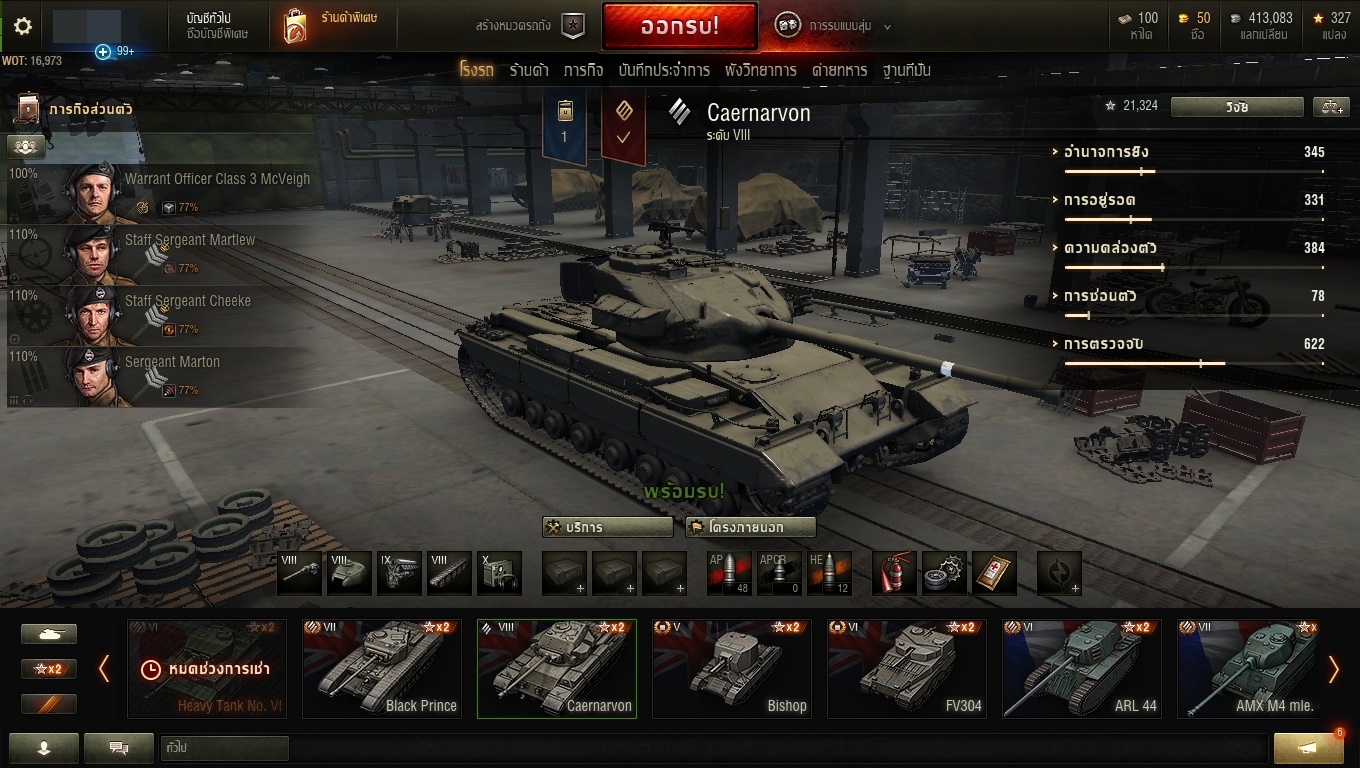
Task: Switch to the store tab (ร้านค้า)
Action: pyautogui.click(x=528, y=70)
